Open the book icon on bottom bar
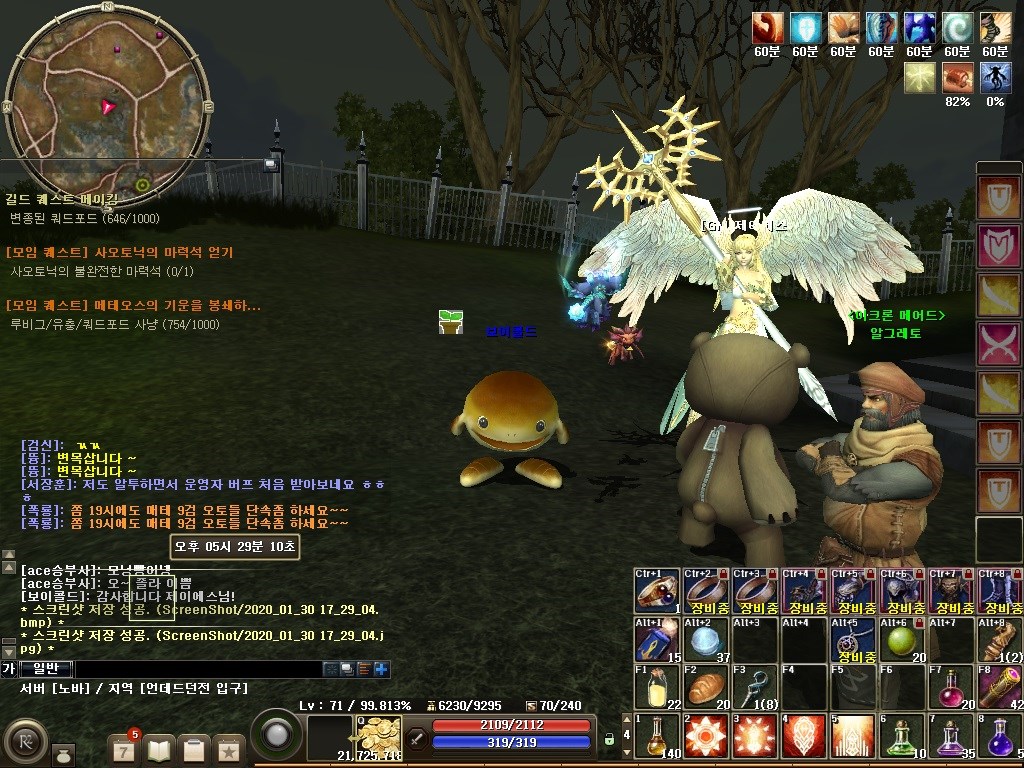The height and width of the screenshot is (768, 1024). click(159, 748)
